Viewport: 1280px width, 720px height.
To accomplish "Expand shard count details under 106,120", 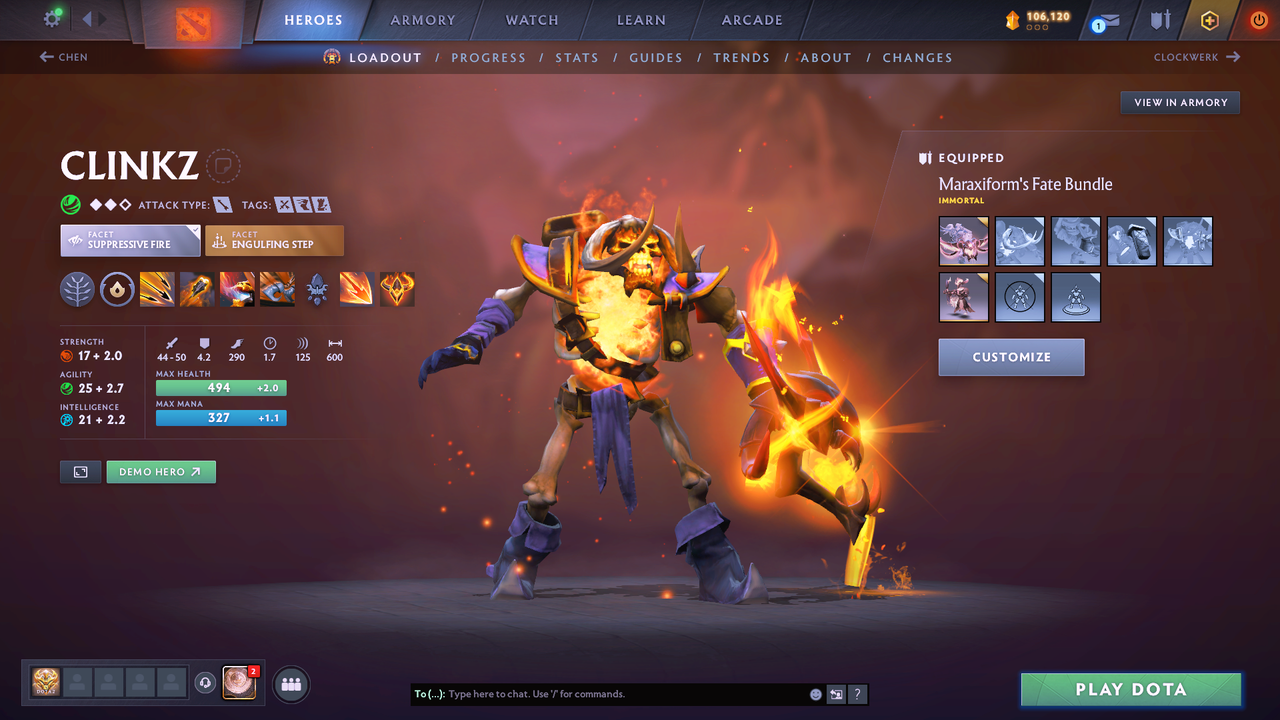I will 1037,26.
